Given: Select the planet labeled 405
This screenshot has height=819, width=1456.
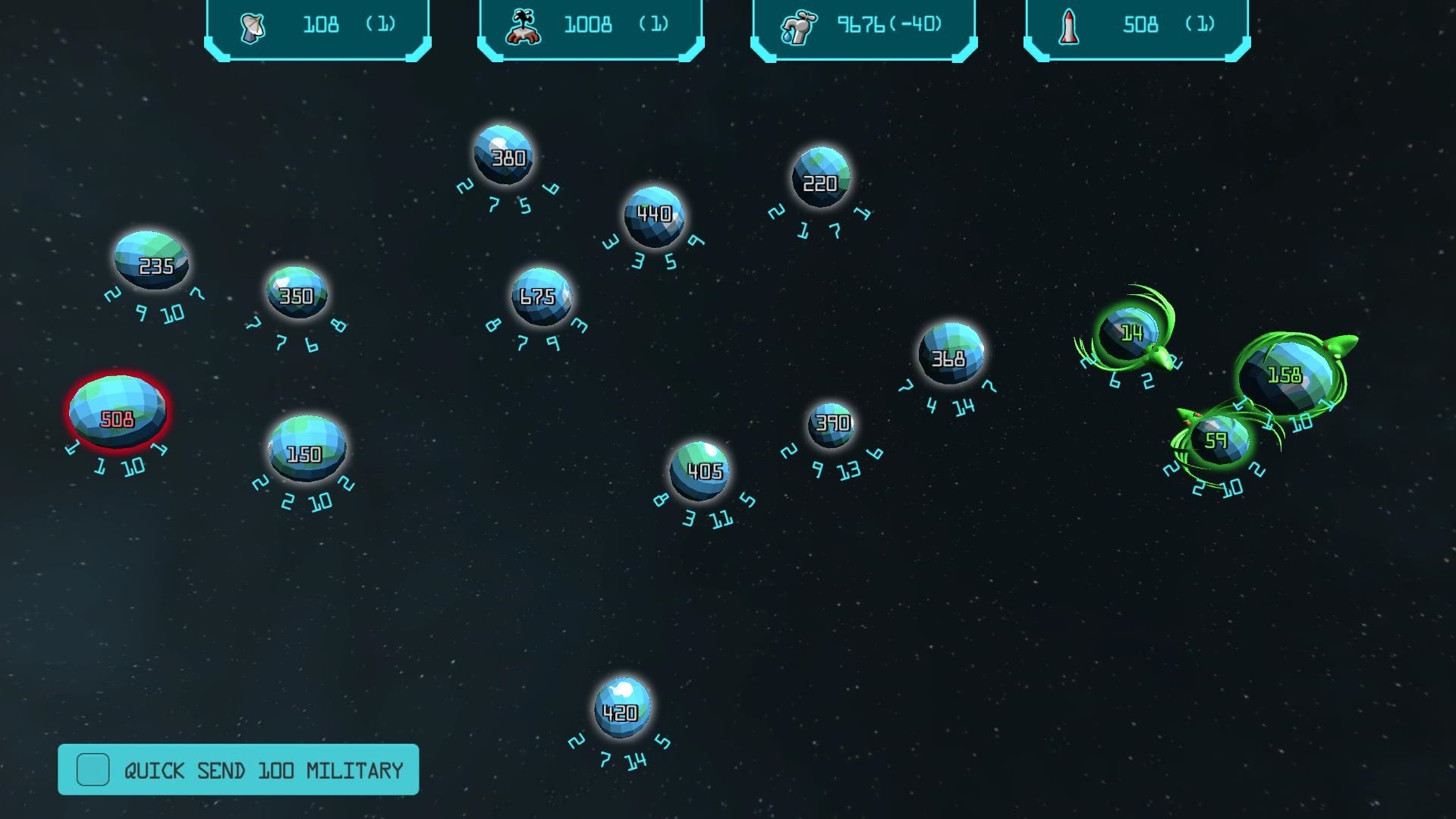Looking at the screenshot, I should coord(700,470).
